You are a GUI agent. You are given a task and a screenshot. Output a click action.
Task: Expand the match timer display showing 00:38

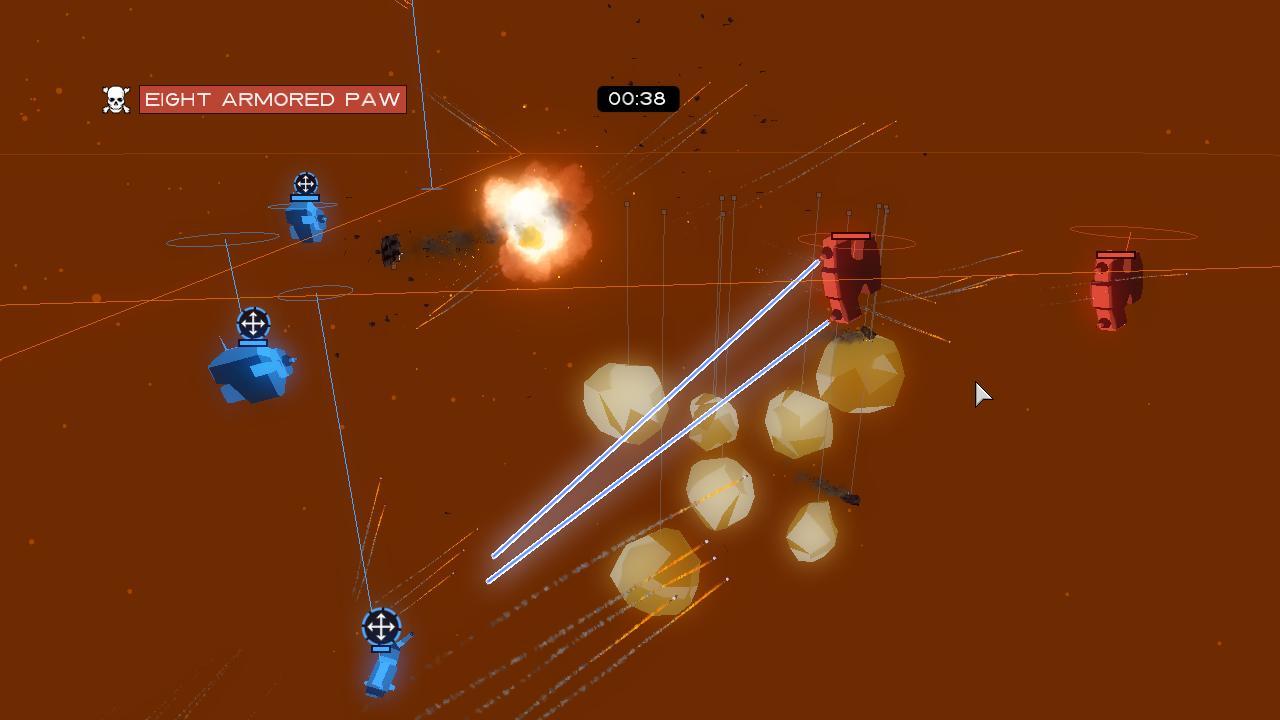[x=638, y=99]
